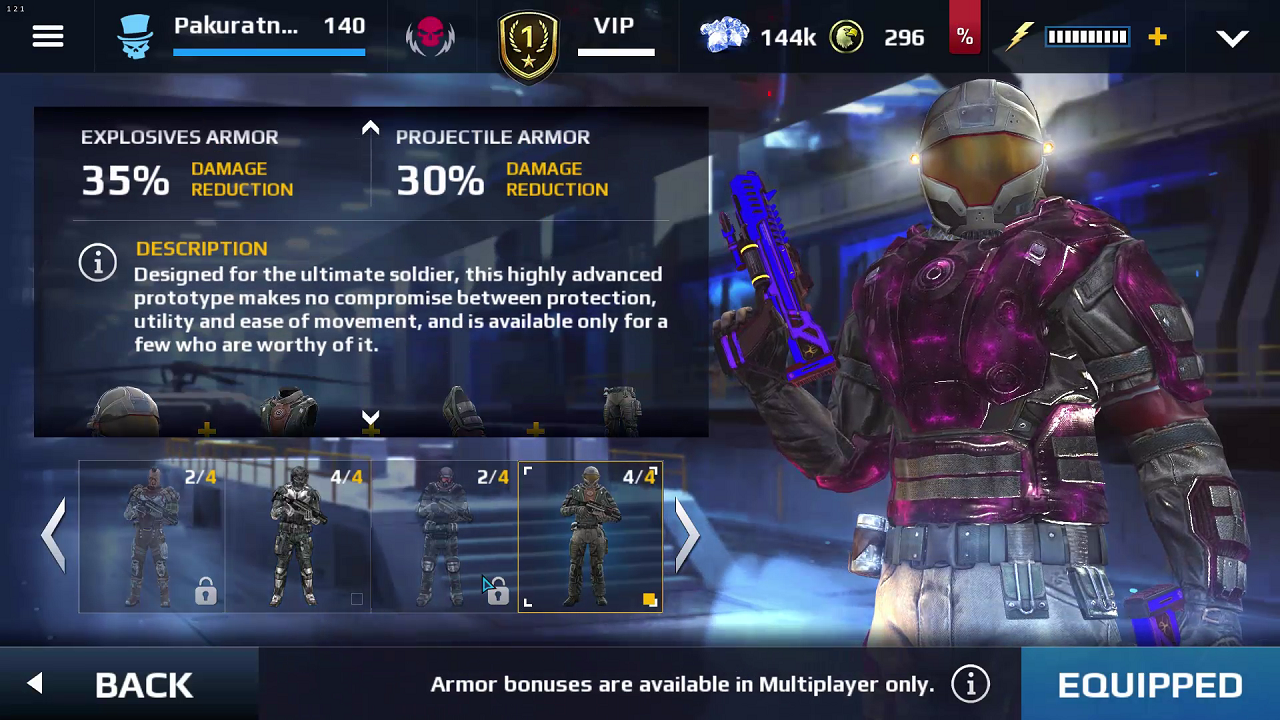This screenshot has height=720, width=1280.
Task: View the helmet armor piece
Action: [x=124, y=412]
